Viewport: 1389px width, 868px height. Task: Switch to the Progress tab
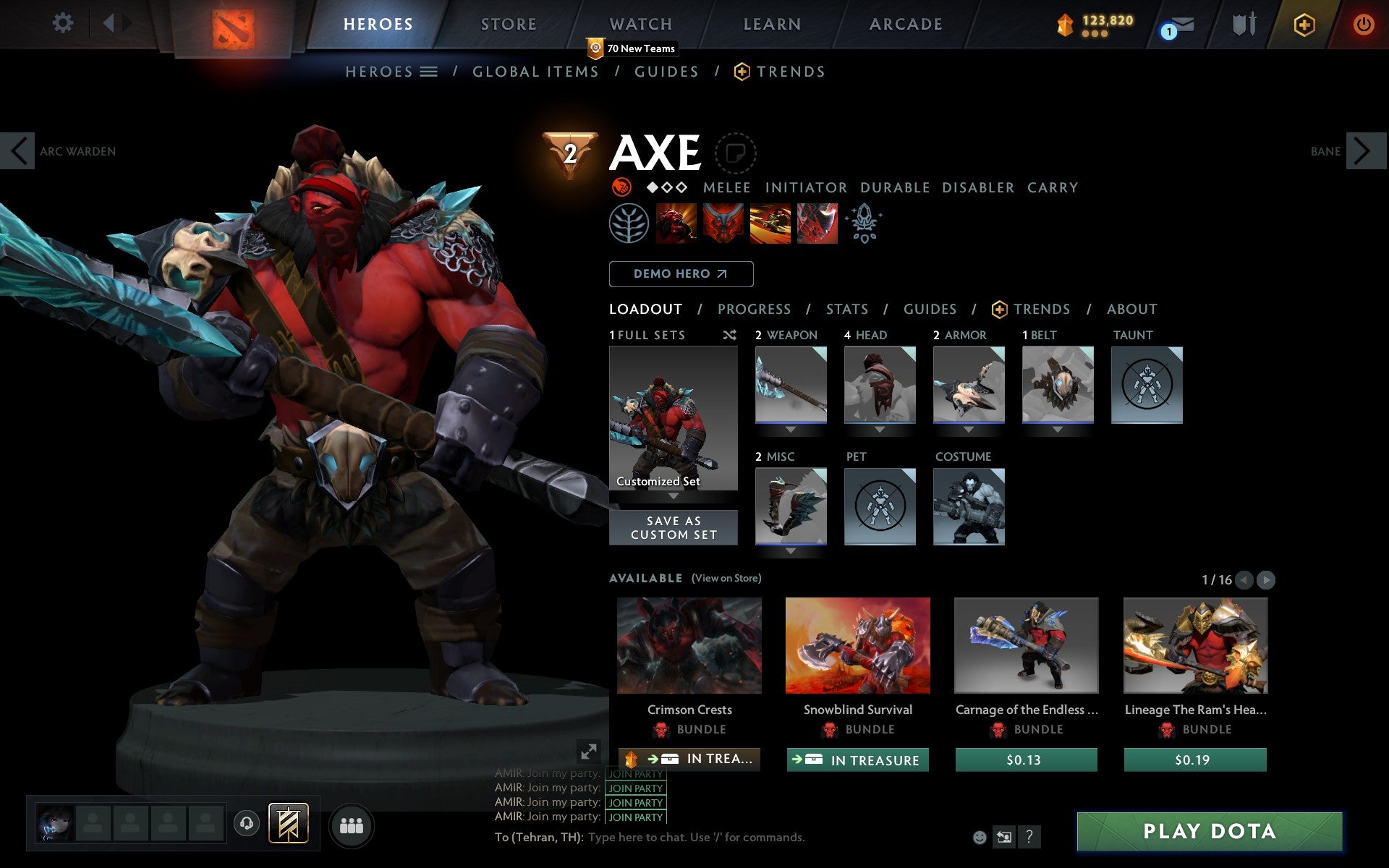pos(754,309)
